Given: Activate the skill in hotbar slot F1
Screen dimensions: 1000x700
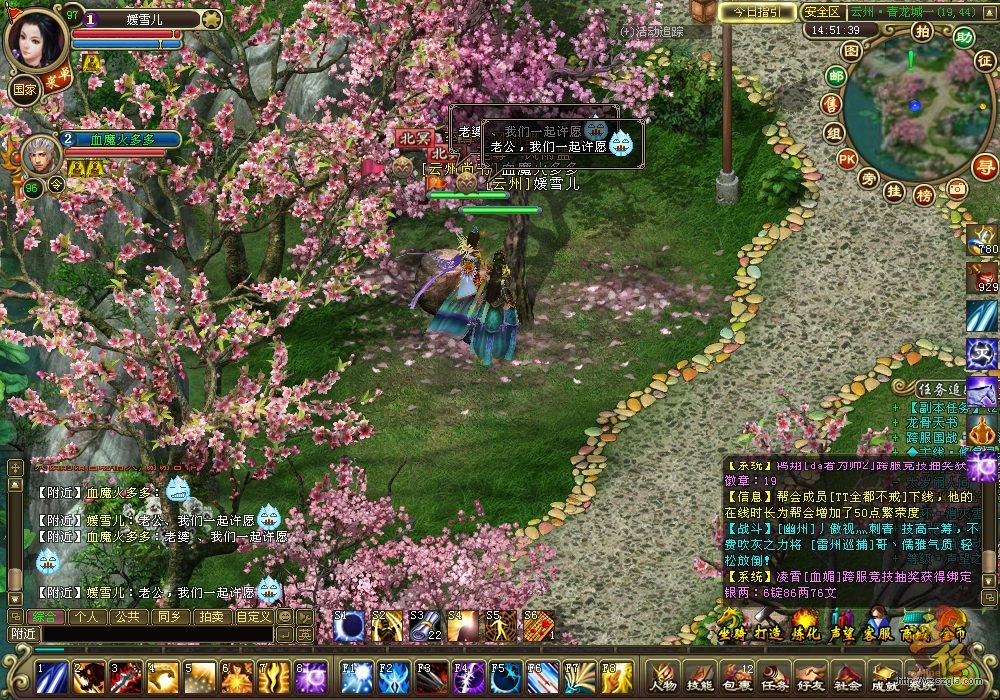Looking at the screenshot, I should pyautogui.click(x=356, y=677).
